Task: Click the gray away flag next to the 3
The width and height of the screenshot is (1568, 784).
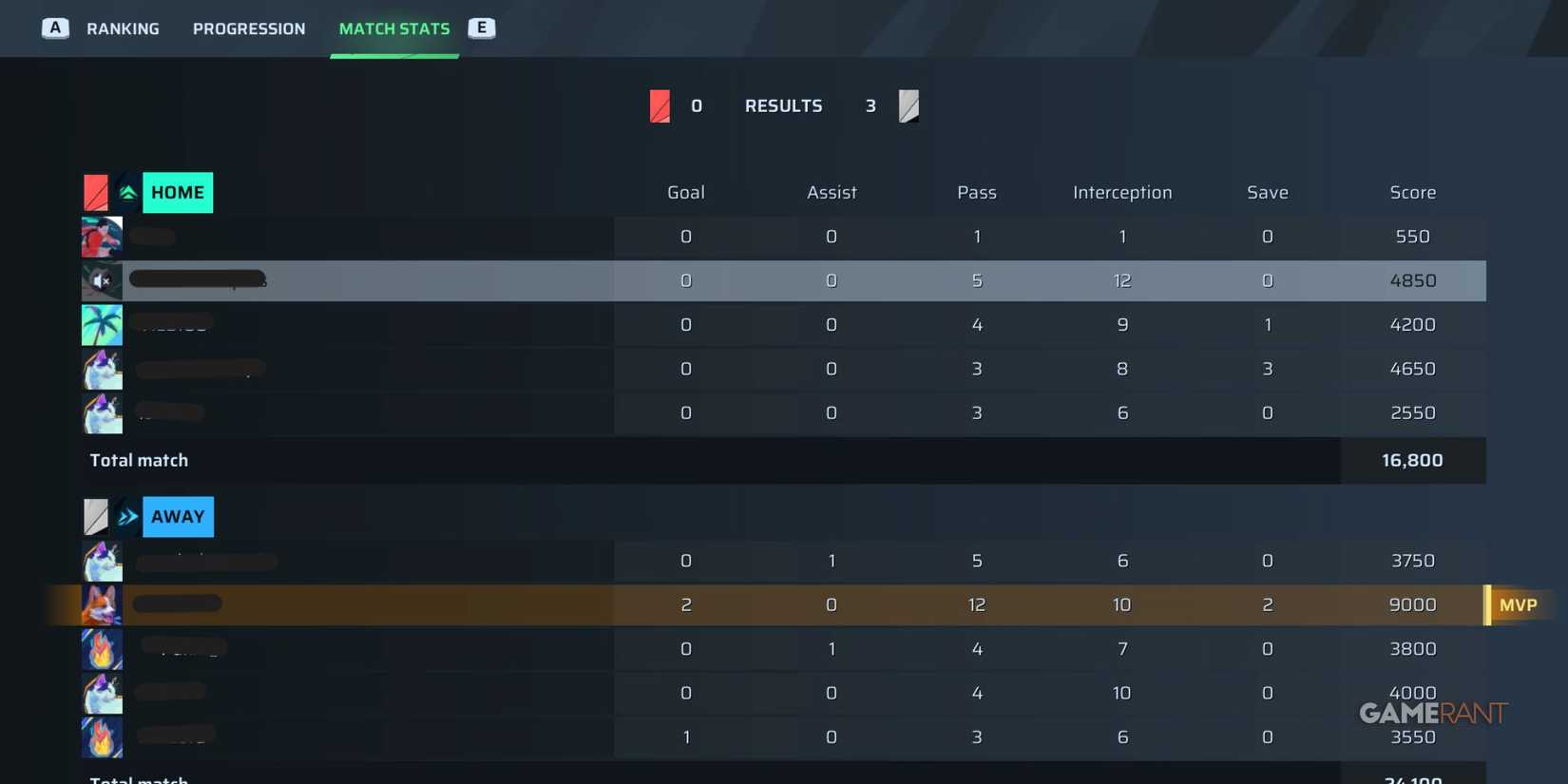Action: (908, 105)
